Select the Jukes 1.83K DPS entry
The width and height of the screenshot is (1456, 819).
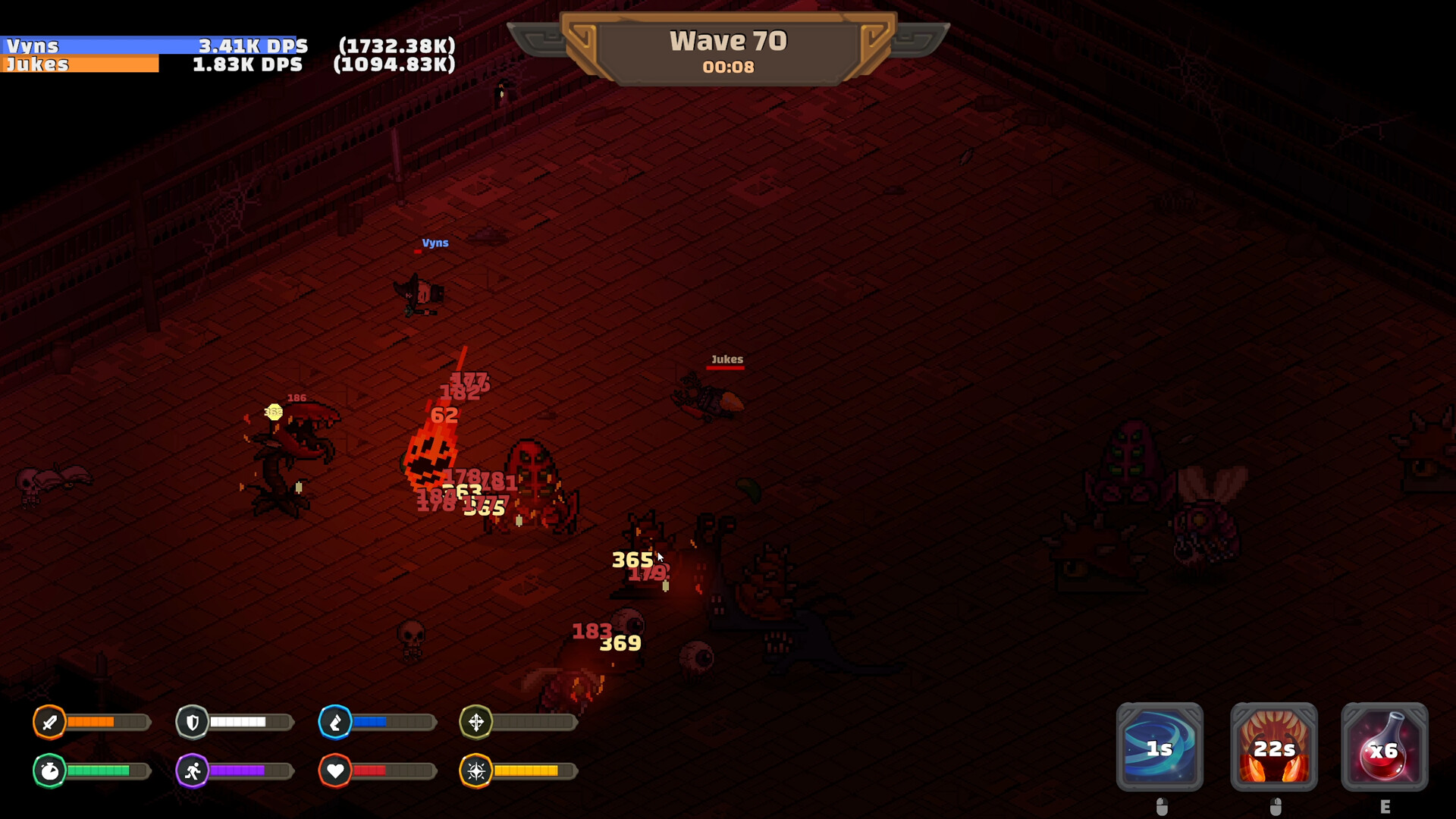tap(76, 65)
